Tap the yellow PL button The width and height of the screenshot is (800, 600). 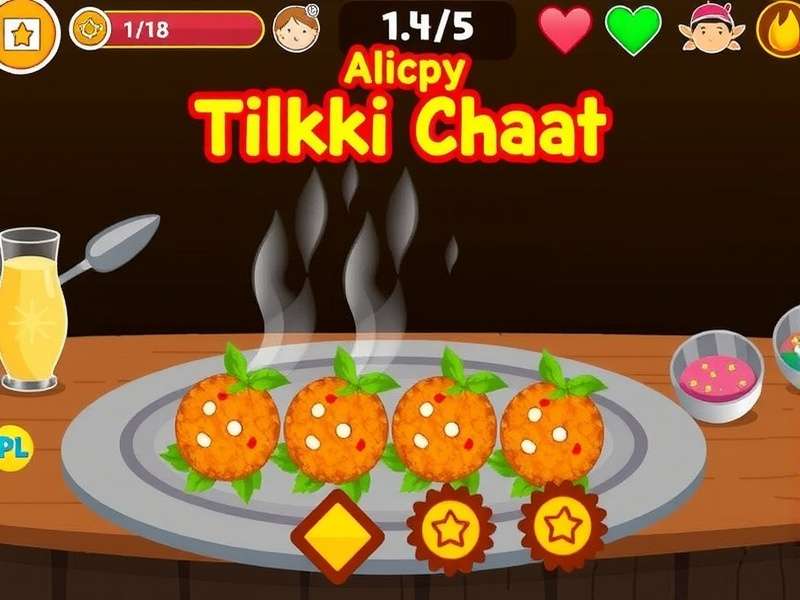[14, 447]
